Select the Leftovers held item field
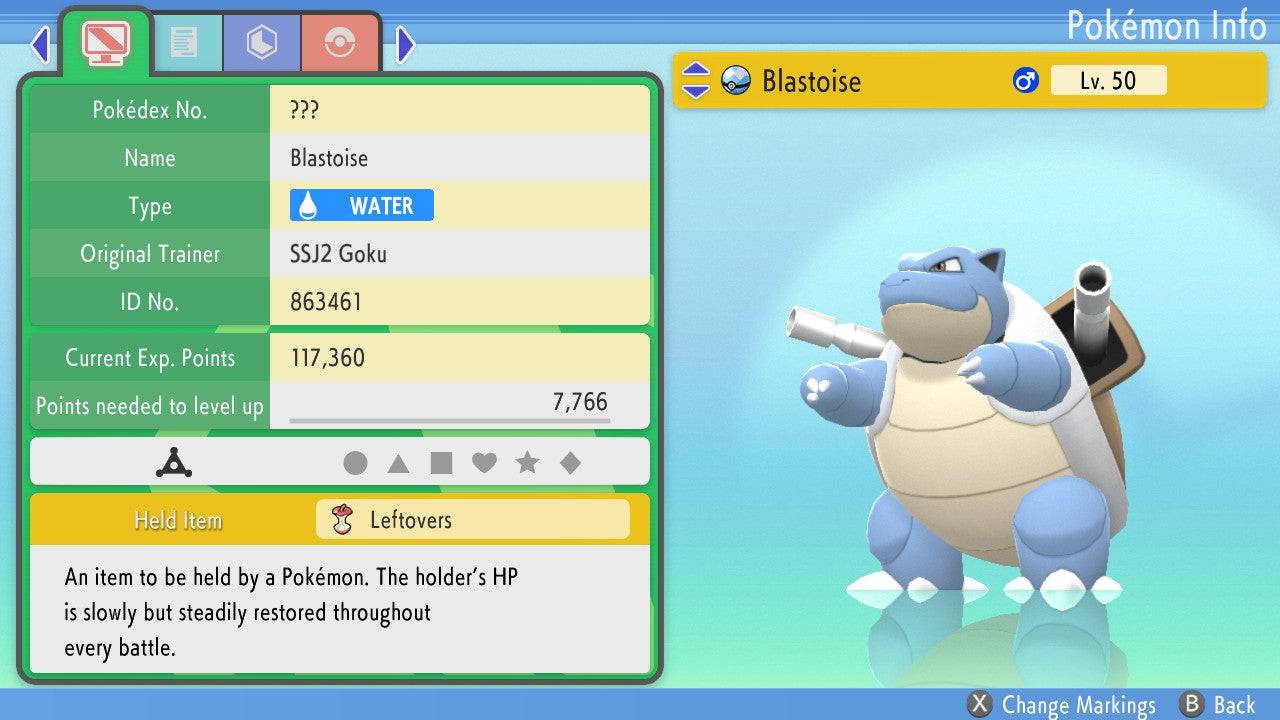The height and width of the screenshot is (720, 1280). pos(472,520)
